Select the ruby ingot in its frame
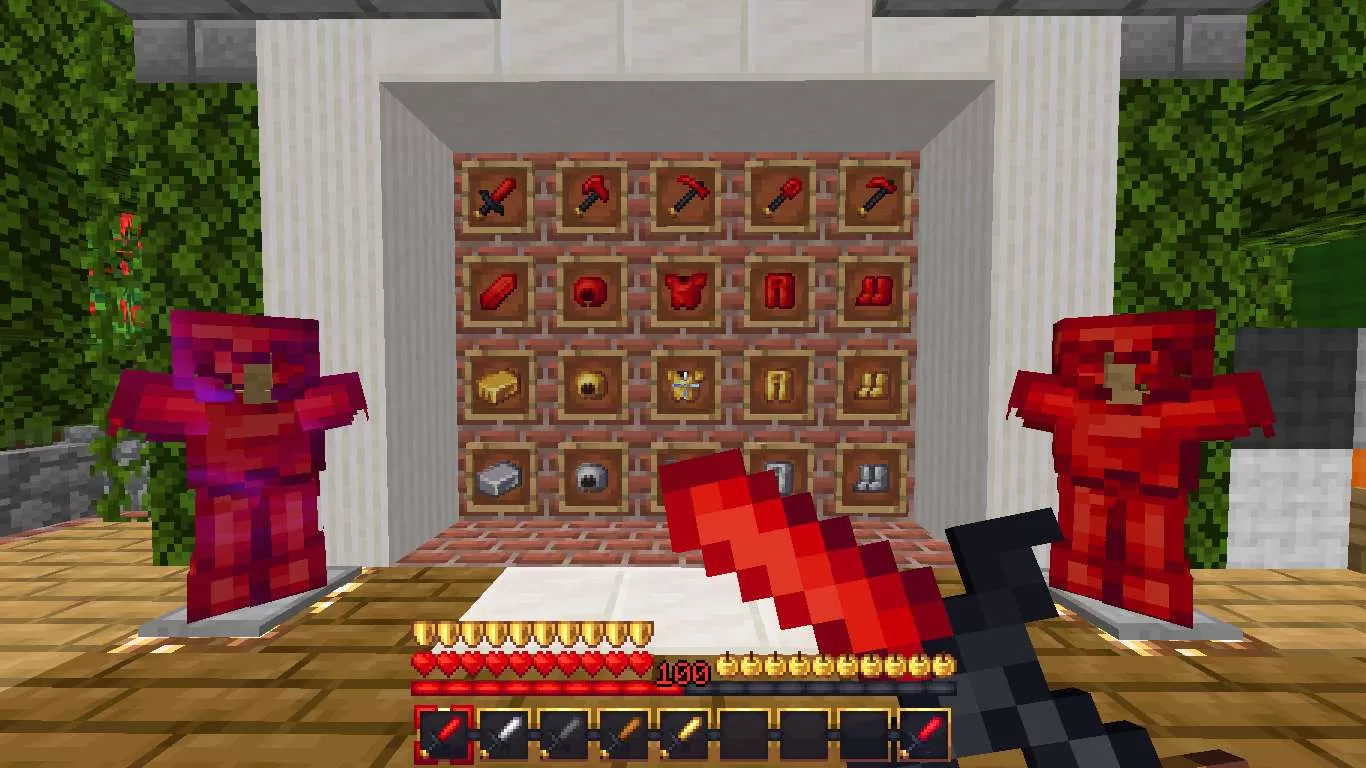This screenshot has height=768, width=1366. click(497, 290)
